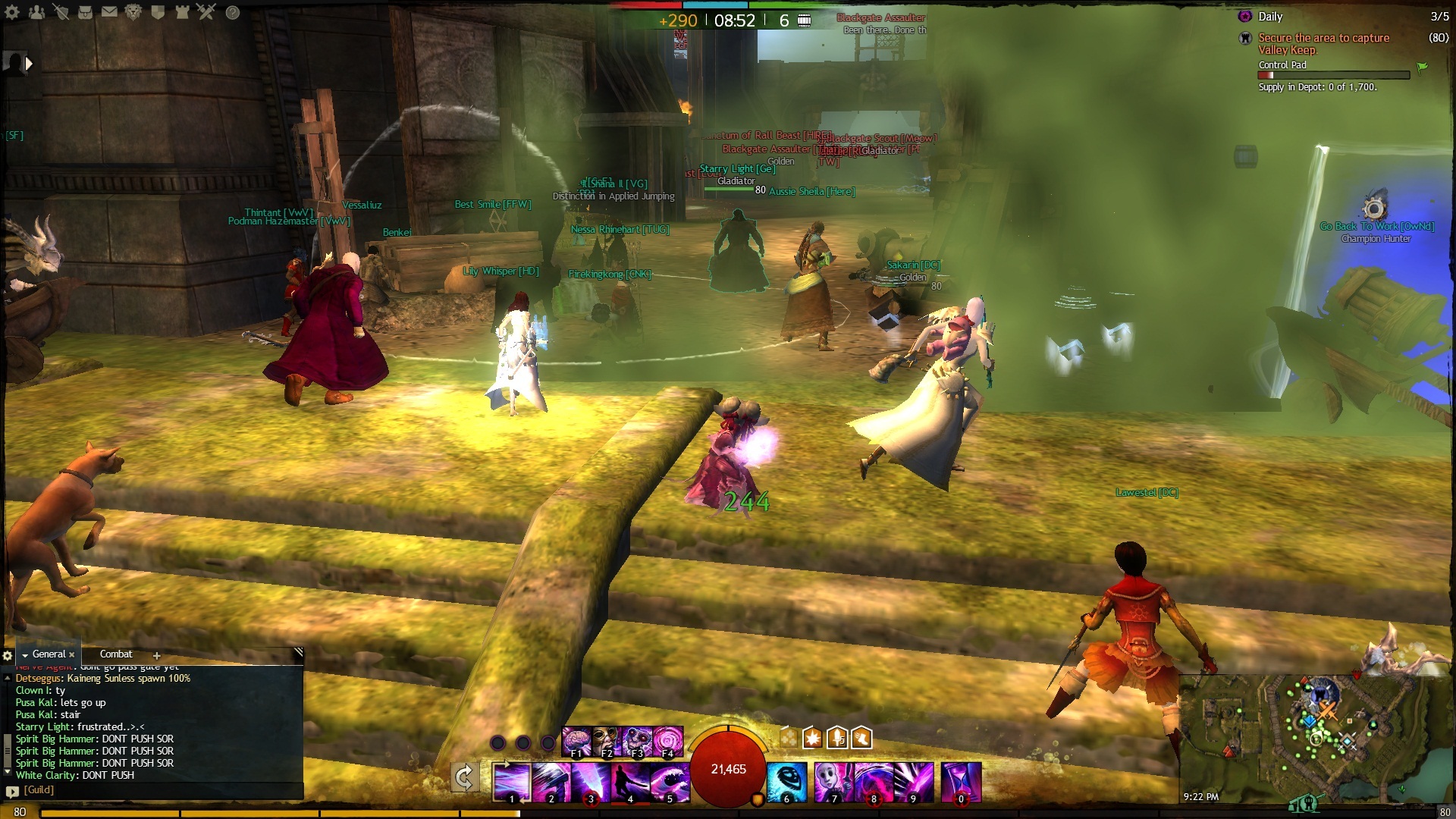This screenshot has height=819, width=1456.
Task: Open the gear game menu icon
Action: 12,12
